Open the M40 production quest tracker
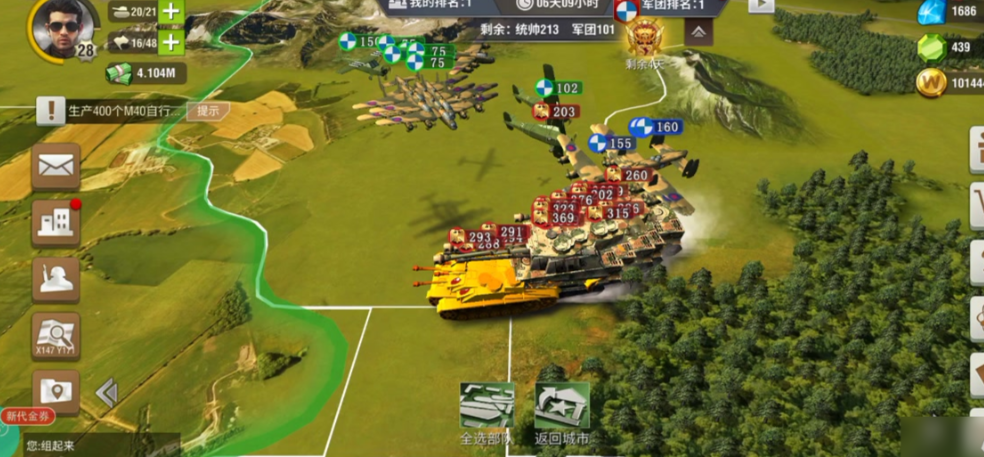The height and width of the screenshot is (457, 984). 110,111
